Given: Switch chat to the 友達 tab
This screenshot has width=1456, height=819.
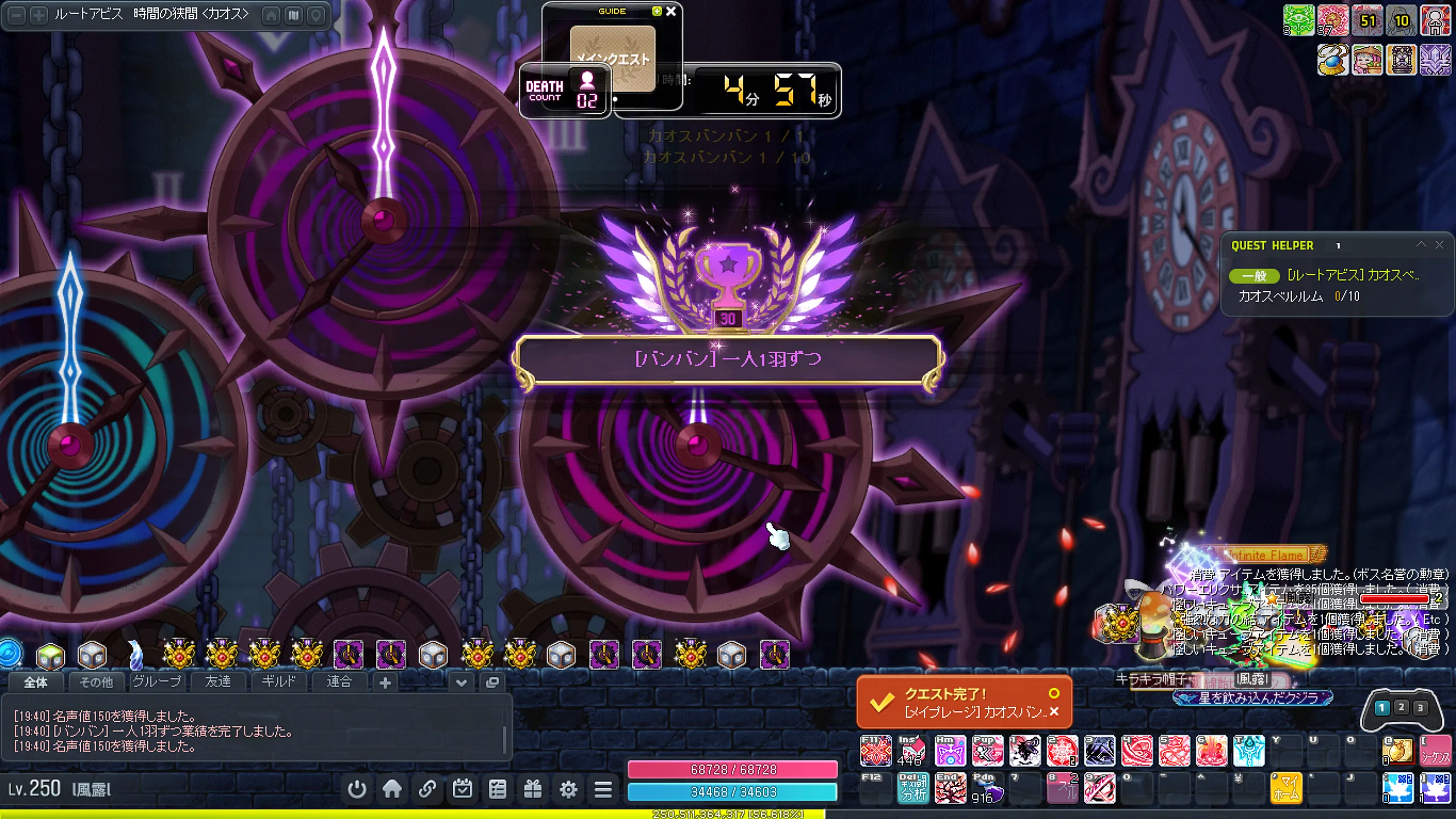Looking at the screenshot, I should 218,681.
